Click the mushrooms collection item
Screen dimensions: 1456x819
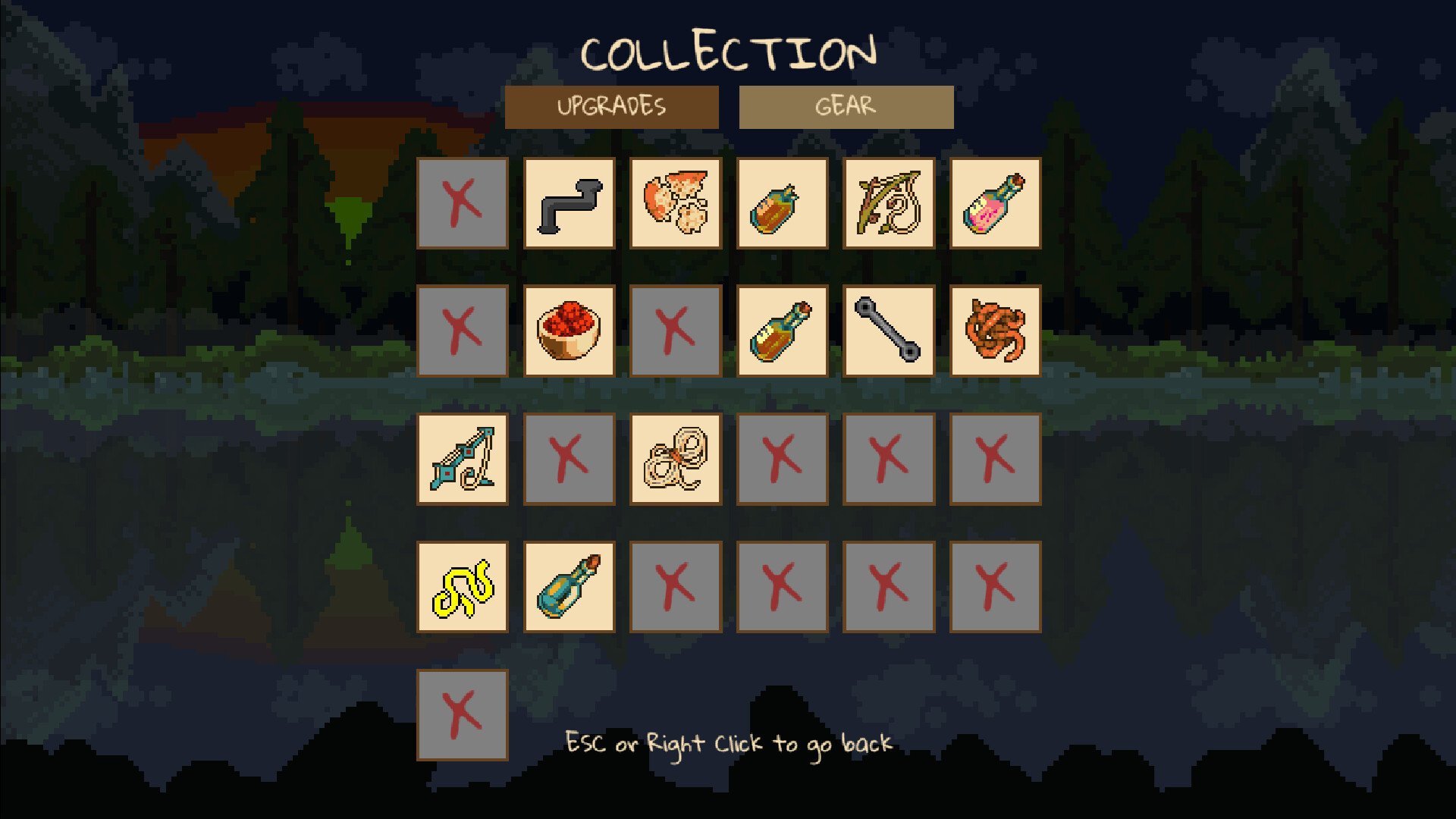click(676, 203)
